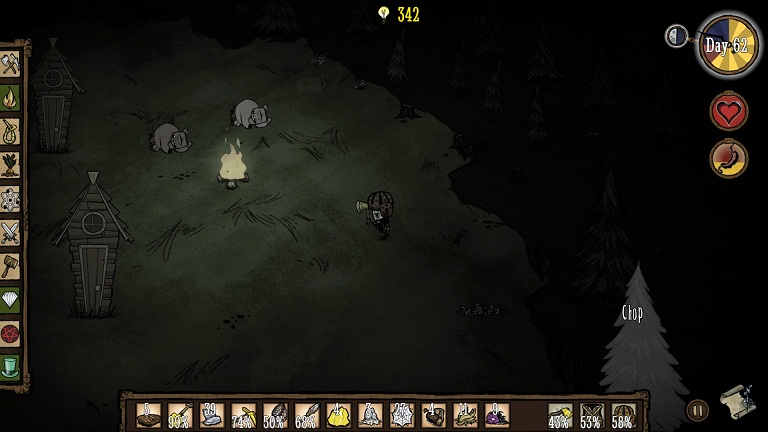
Task: Switch to the Food farming crafting tab
Action: [10, 164]
